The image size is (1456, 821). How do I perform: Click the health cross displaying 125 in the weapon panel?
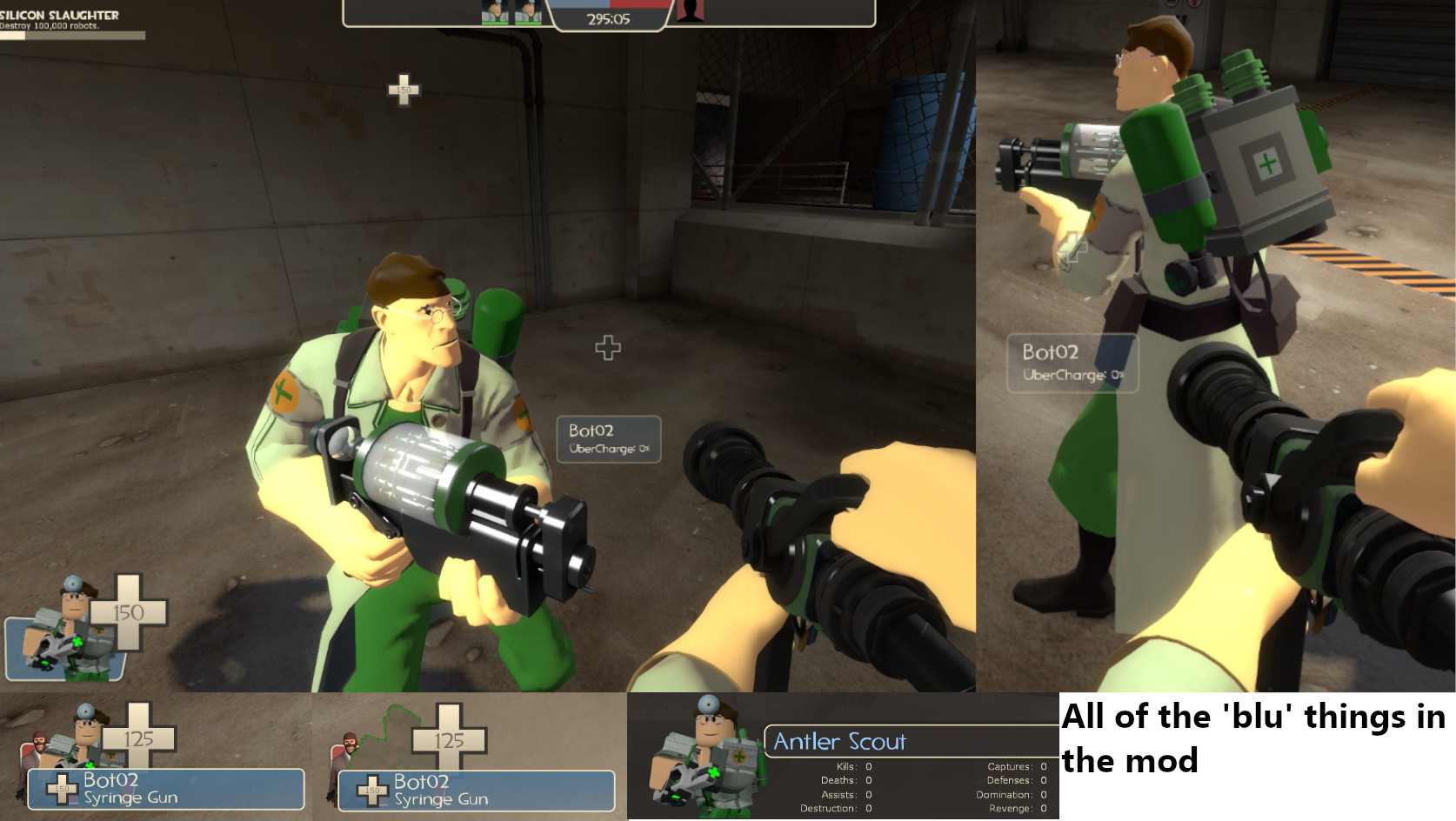pyautogui.click(x=138, y=738)
